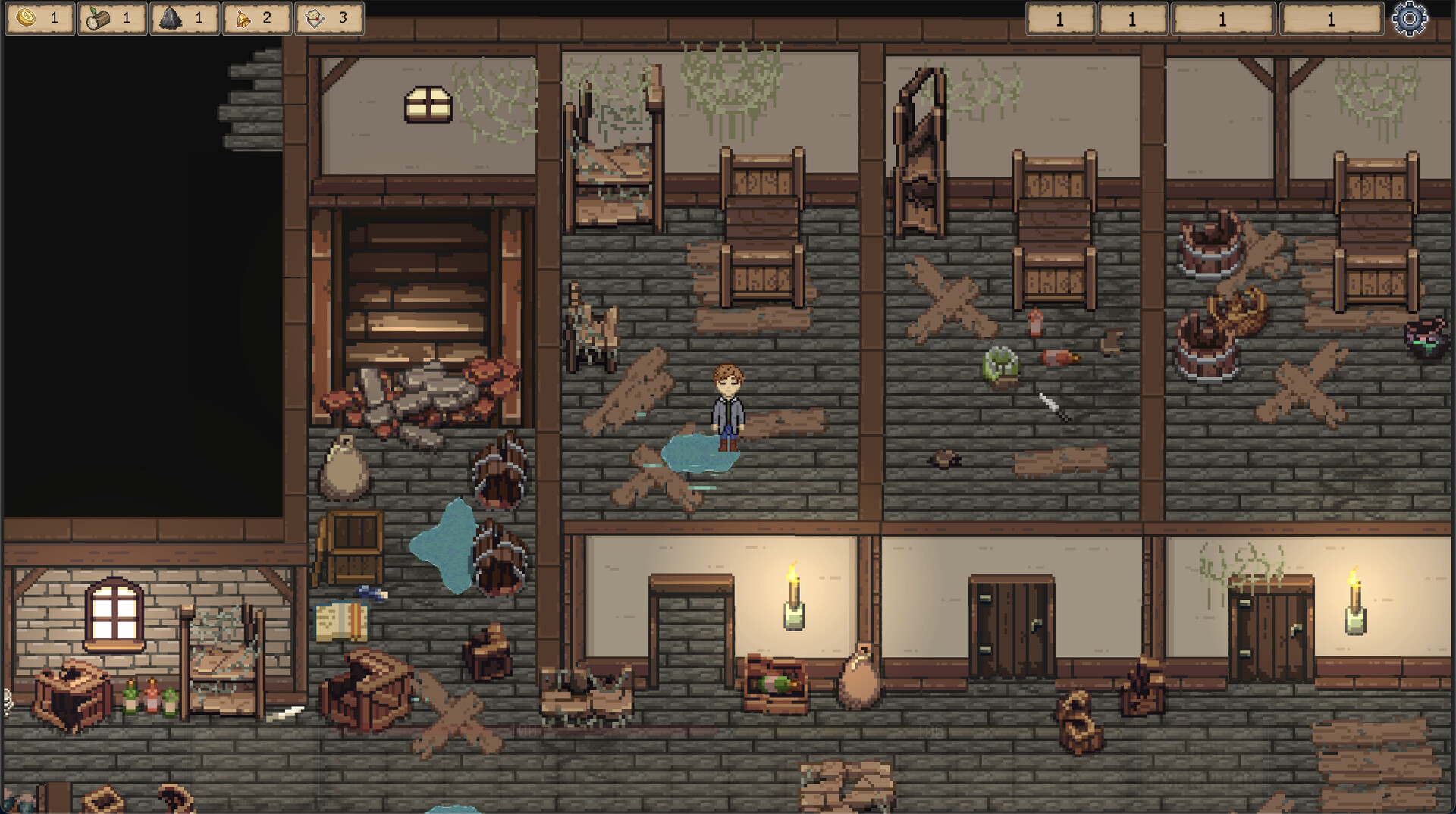The height and width of the screenshot is (814, 1456).
Task: Click the gold coin resource counter
Action: [x=39, y=18]
